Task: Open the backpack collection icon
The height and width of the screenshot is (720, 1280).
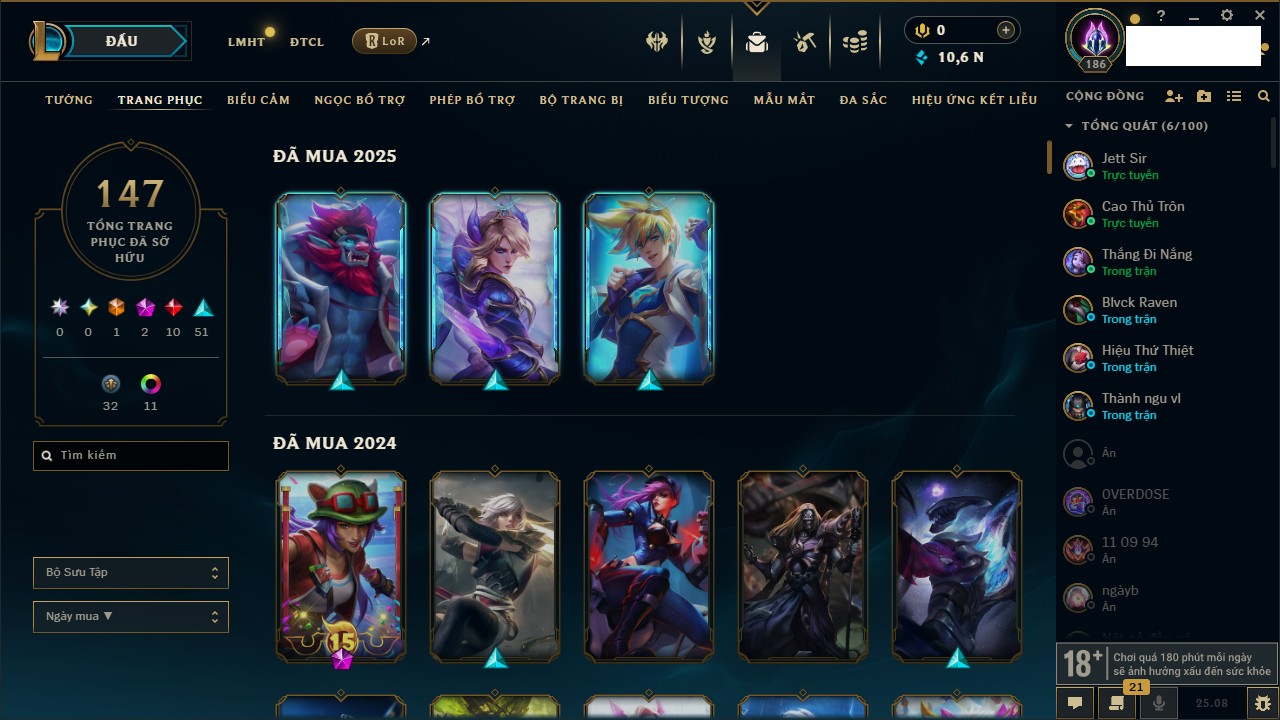Action: [x=757, y=42]
